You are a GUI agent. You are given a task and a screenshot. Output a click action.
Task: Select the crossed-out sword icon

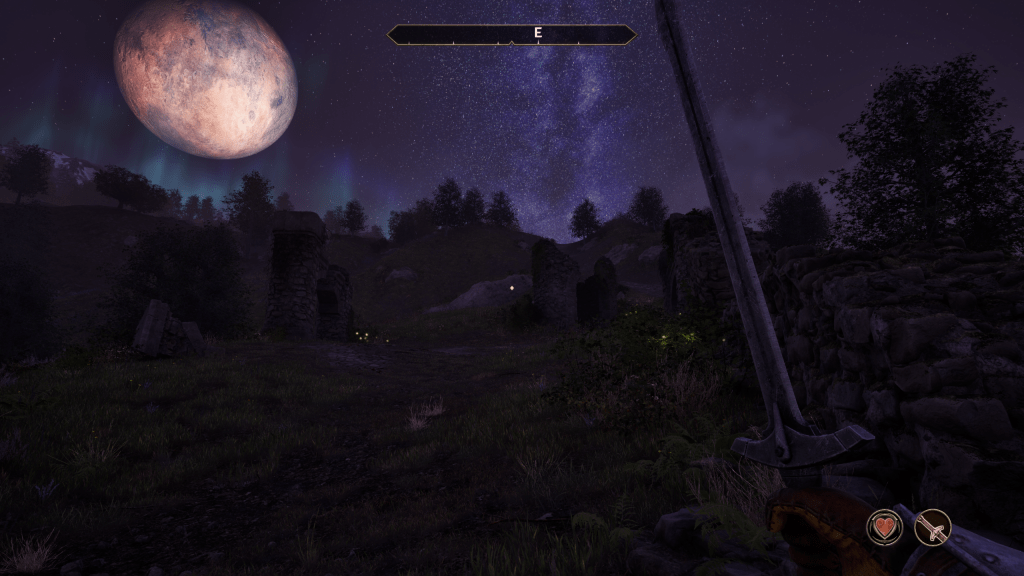pos(933,527)
